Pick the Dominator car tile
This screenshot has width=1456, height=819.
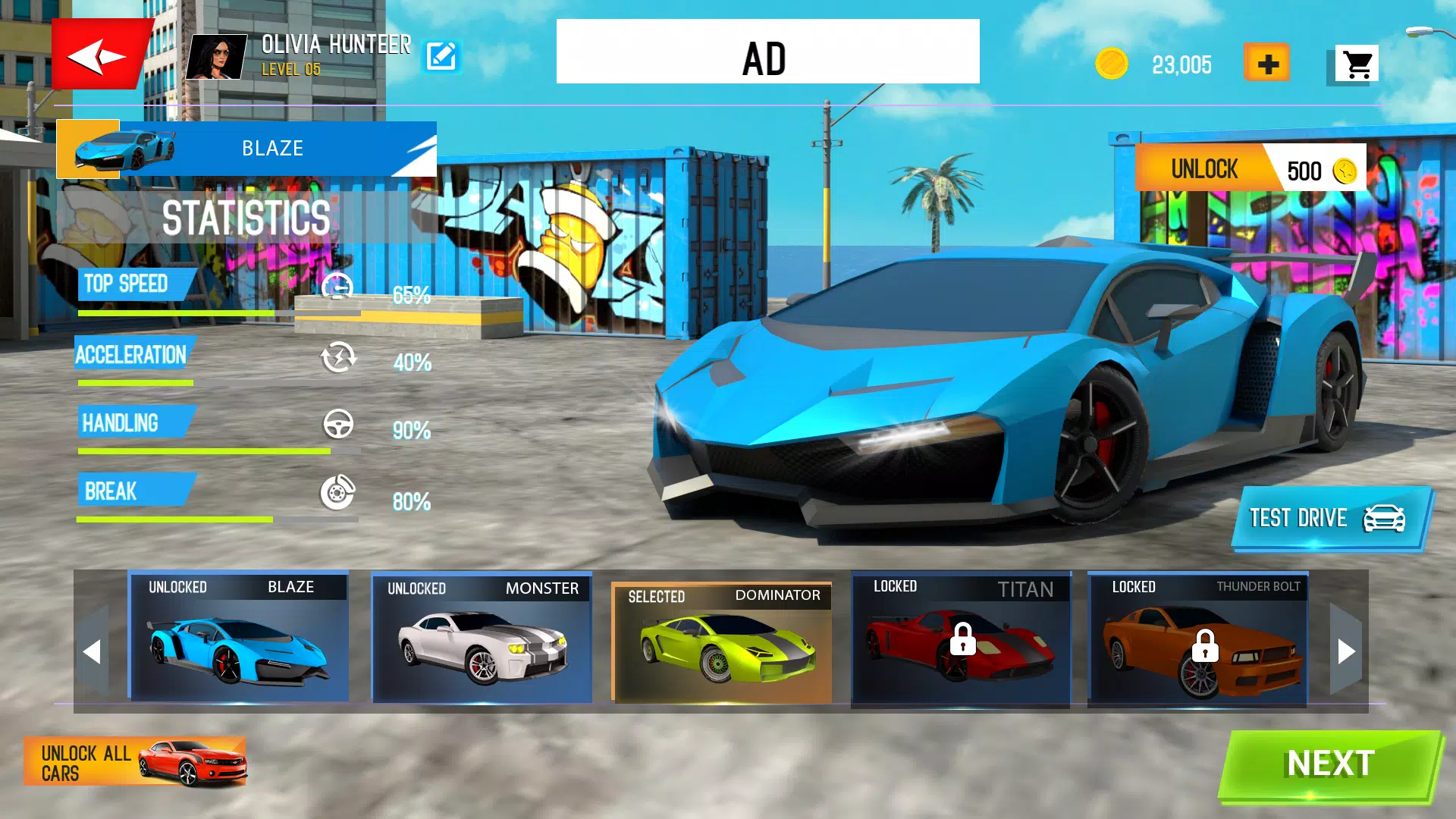tap(722, 642)
